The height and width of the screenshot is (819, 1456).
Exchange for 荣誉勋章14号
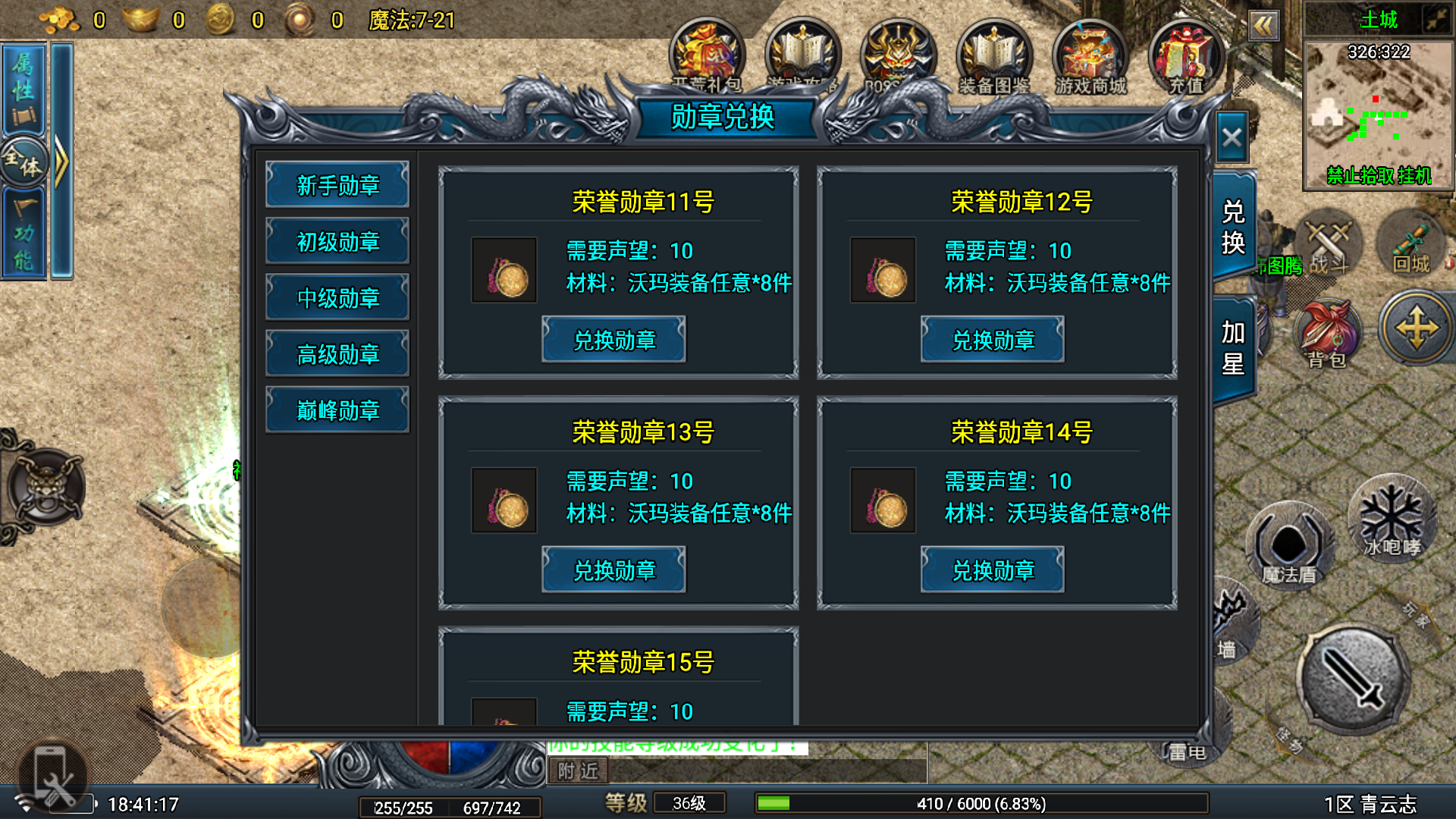[993, 570]
